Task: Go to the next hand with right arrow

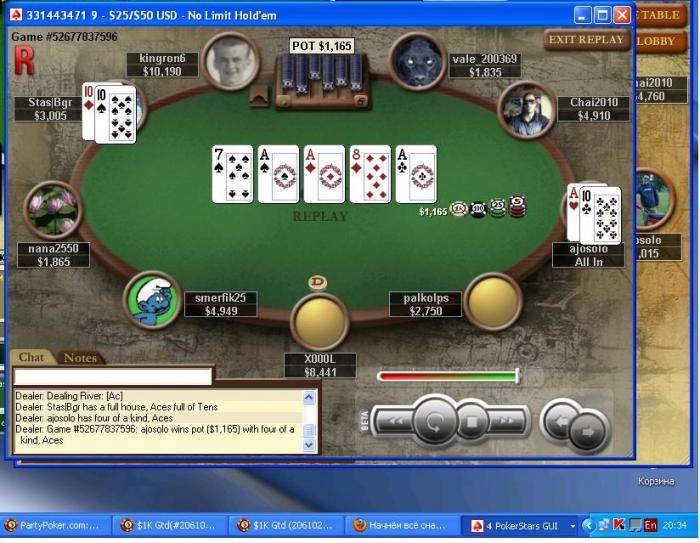Action: pyautogui.click(x=590, y=431)
